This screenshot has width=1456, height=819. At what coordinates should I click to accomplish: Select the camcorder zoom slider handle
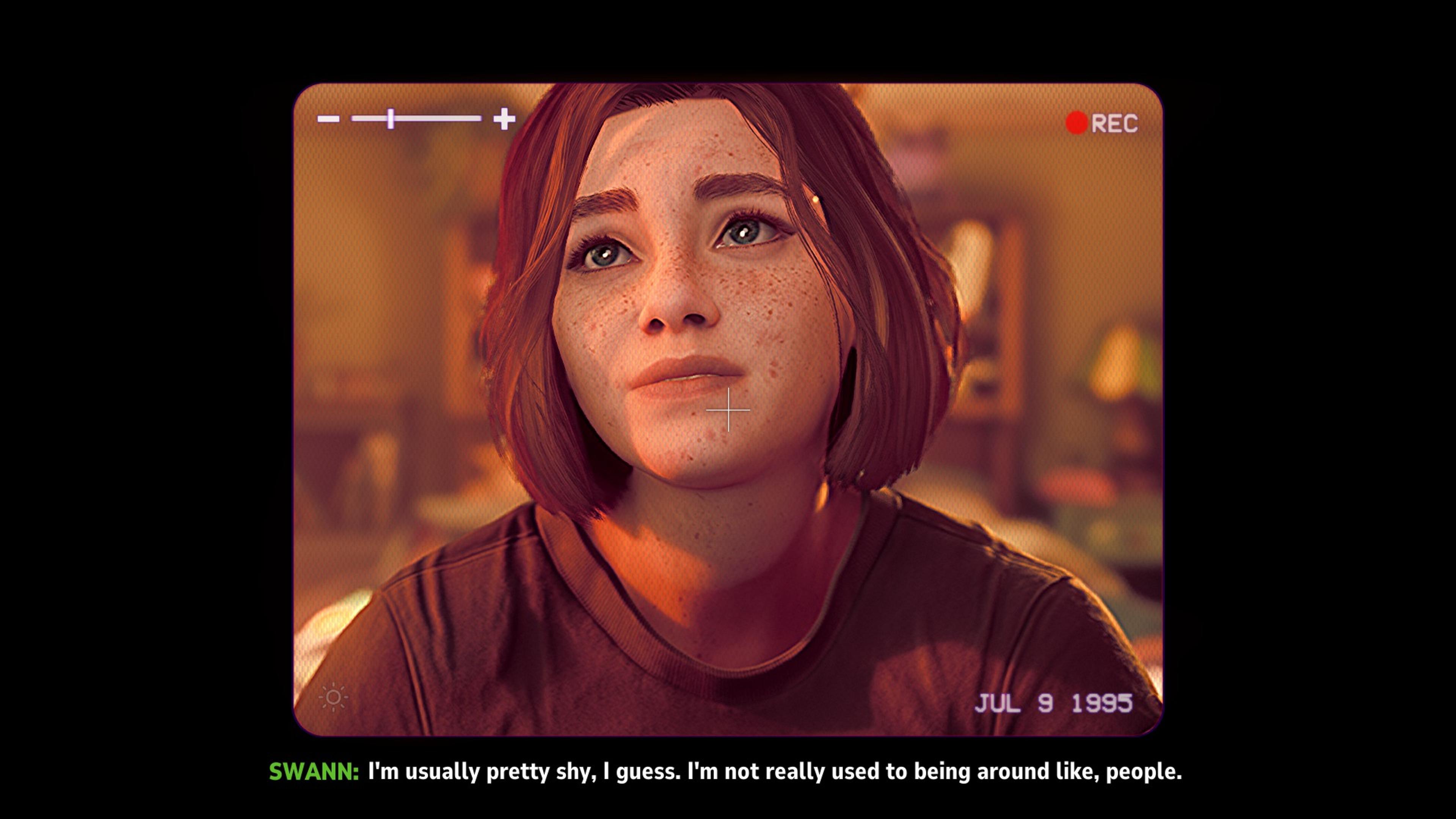[391, 119]
